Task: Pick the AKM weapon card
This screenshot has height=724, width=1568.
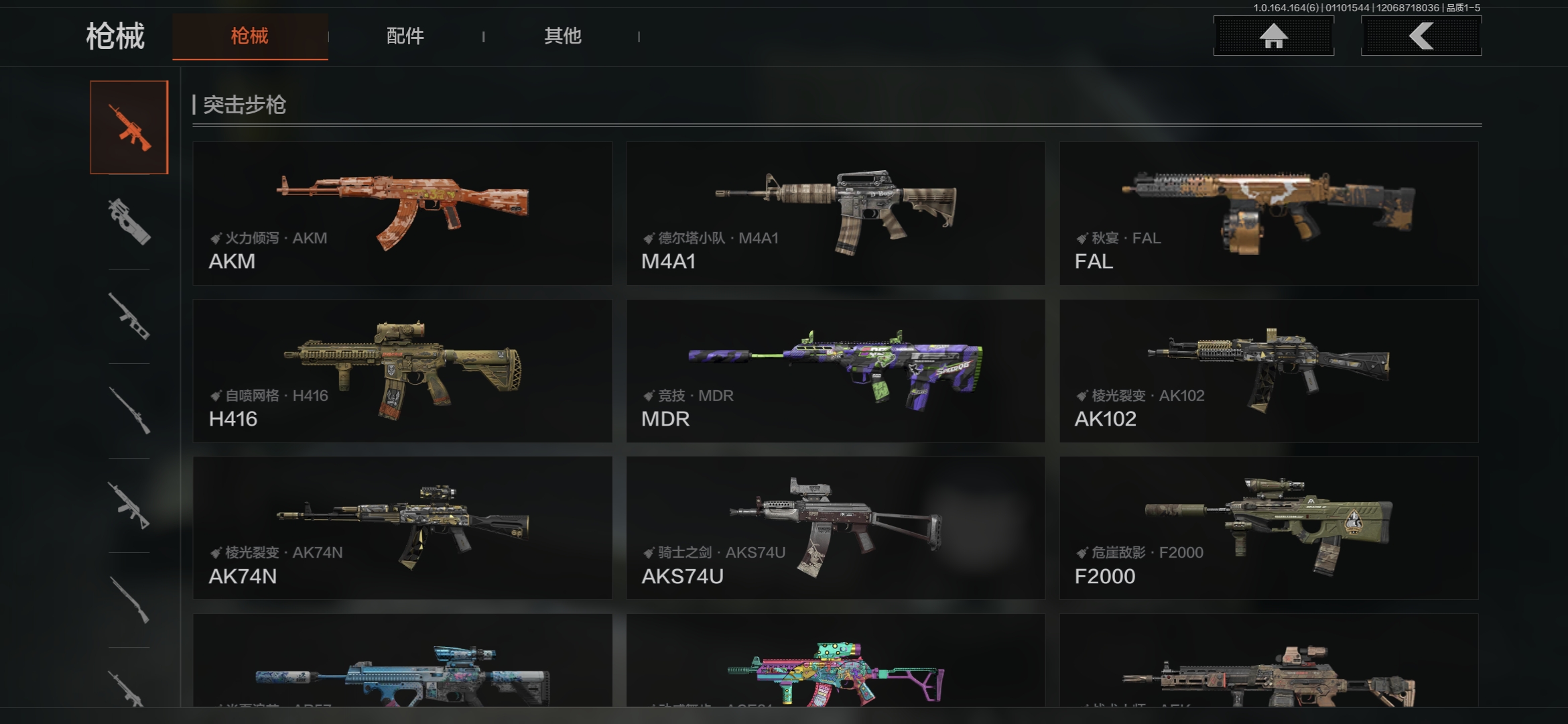Action: point(402,213)
